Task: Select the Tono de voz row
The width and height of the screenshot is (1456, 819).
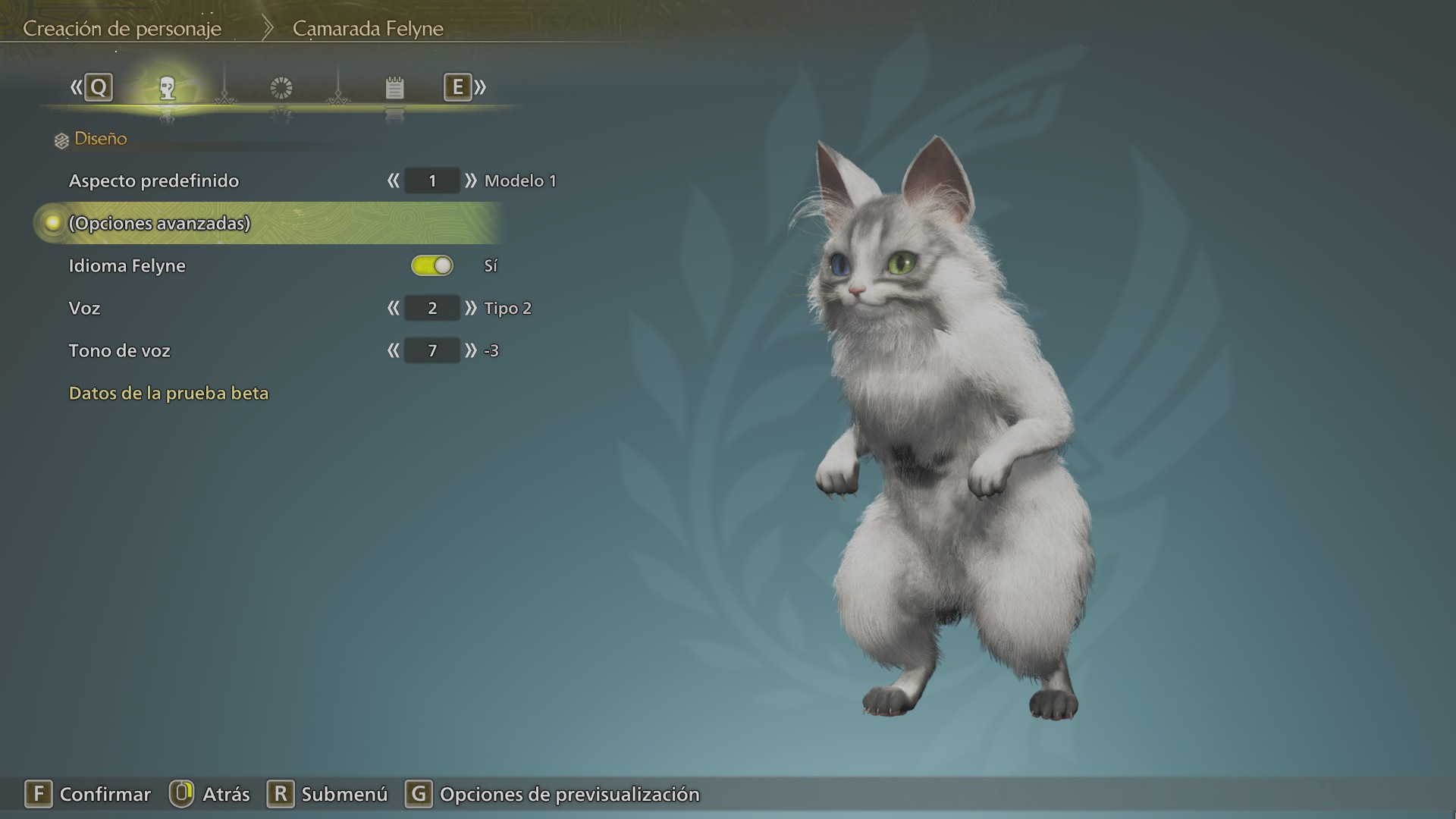Action: point(120,350)
